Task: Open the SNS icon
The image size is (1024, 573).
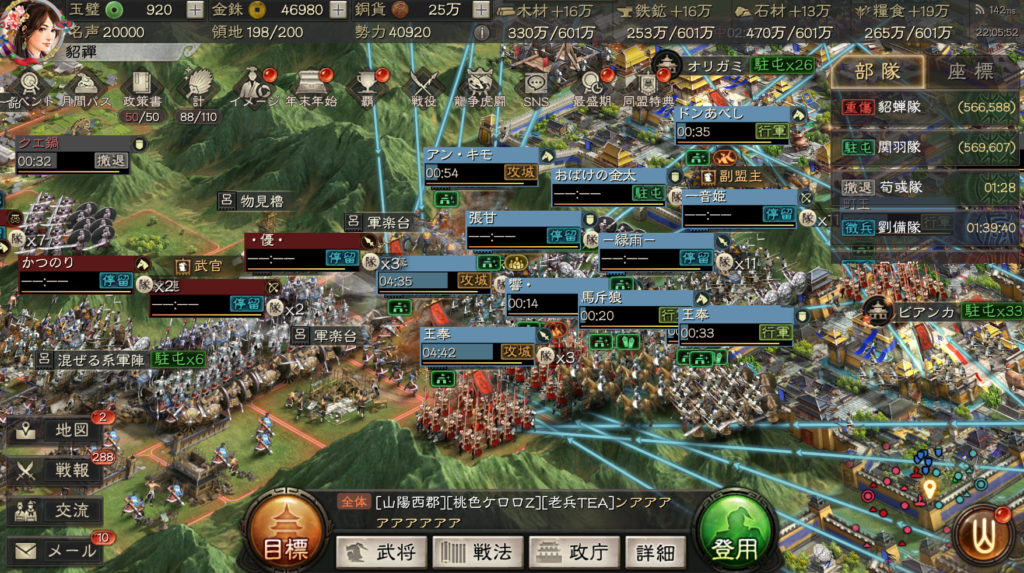Action: coord(535,88)
